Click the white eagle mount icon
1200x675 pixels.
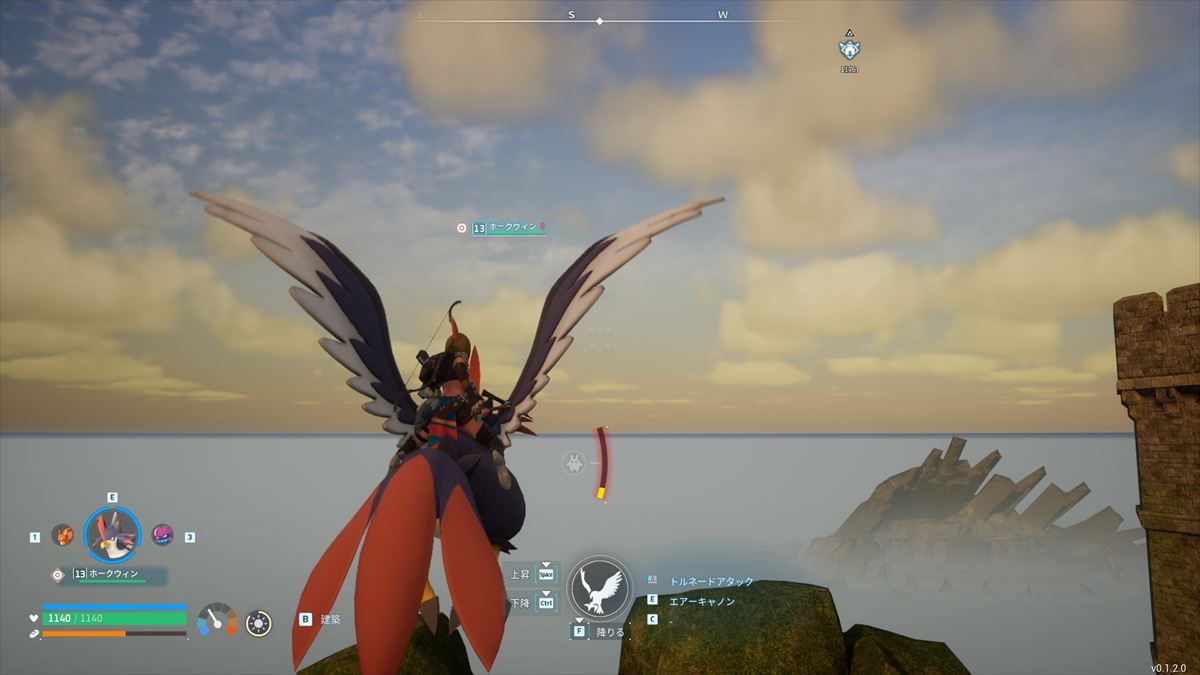coord(599,587)
